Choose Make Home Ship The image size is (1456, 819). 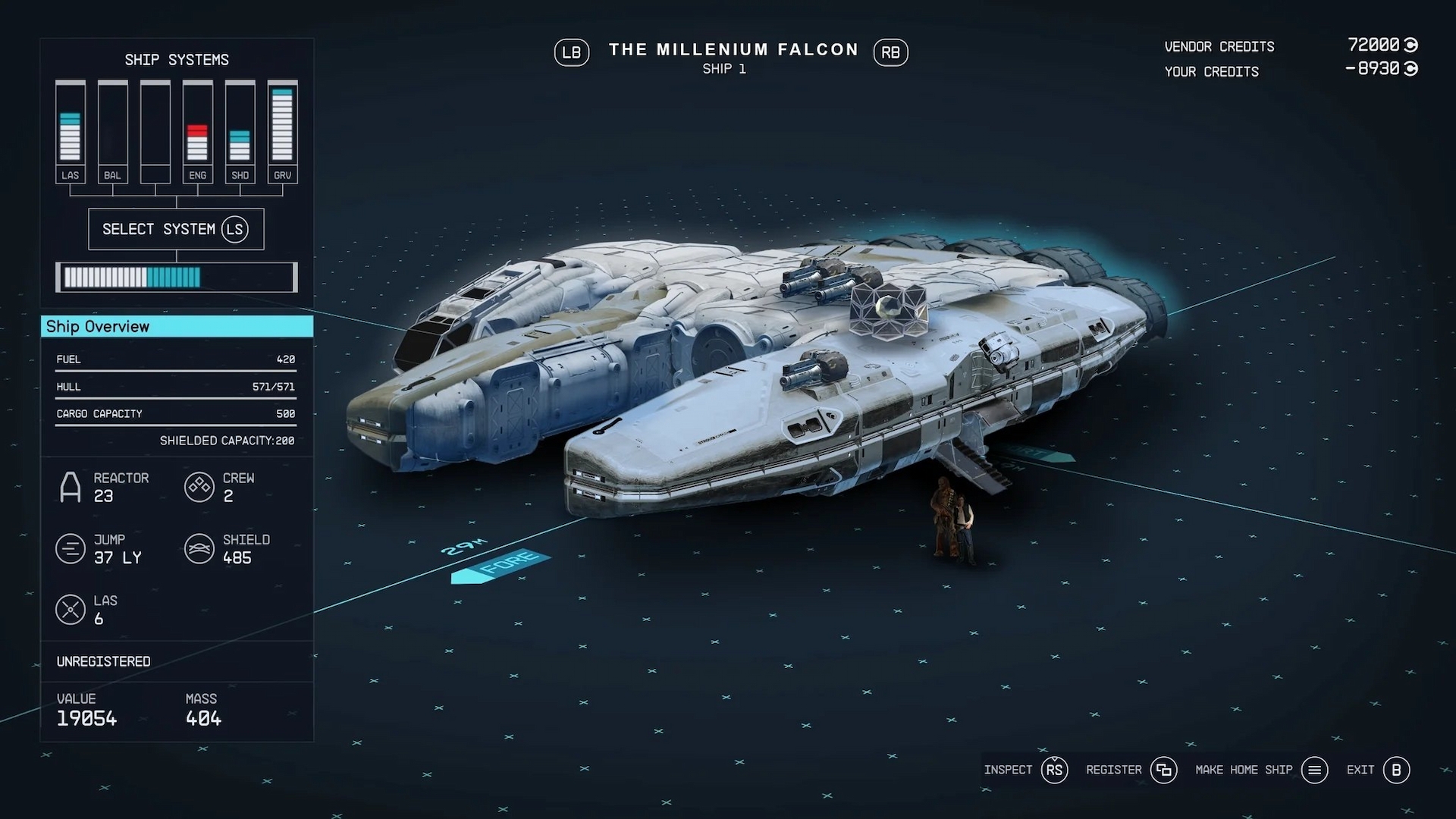click(1314, 770)
